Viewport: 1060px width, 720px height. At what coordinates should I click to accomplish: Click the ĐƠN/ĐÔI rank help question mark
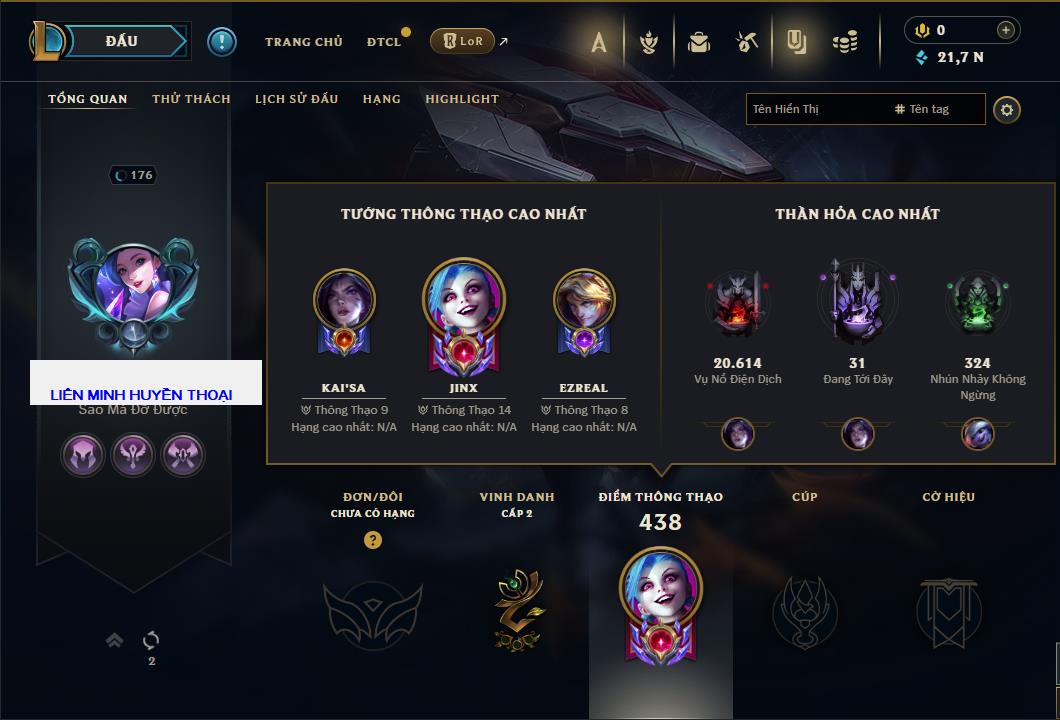373,540
